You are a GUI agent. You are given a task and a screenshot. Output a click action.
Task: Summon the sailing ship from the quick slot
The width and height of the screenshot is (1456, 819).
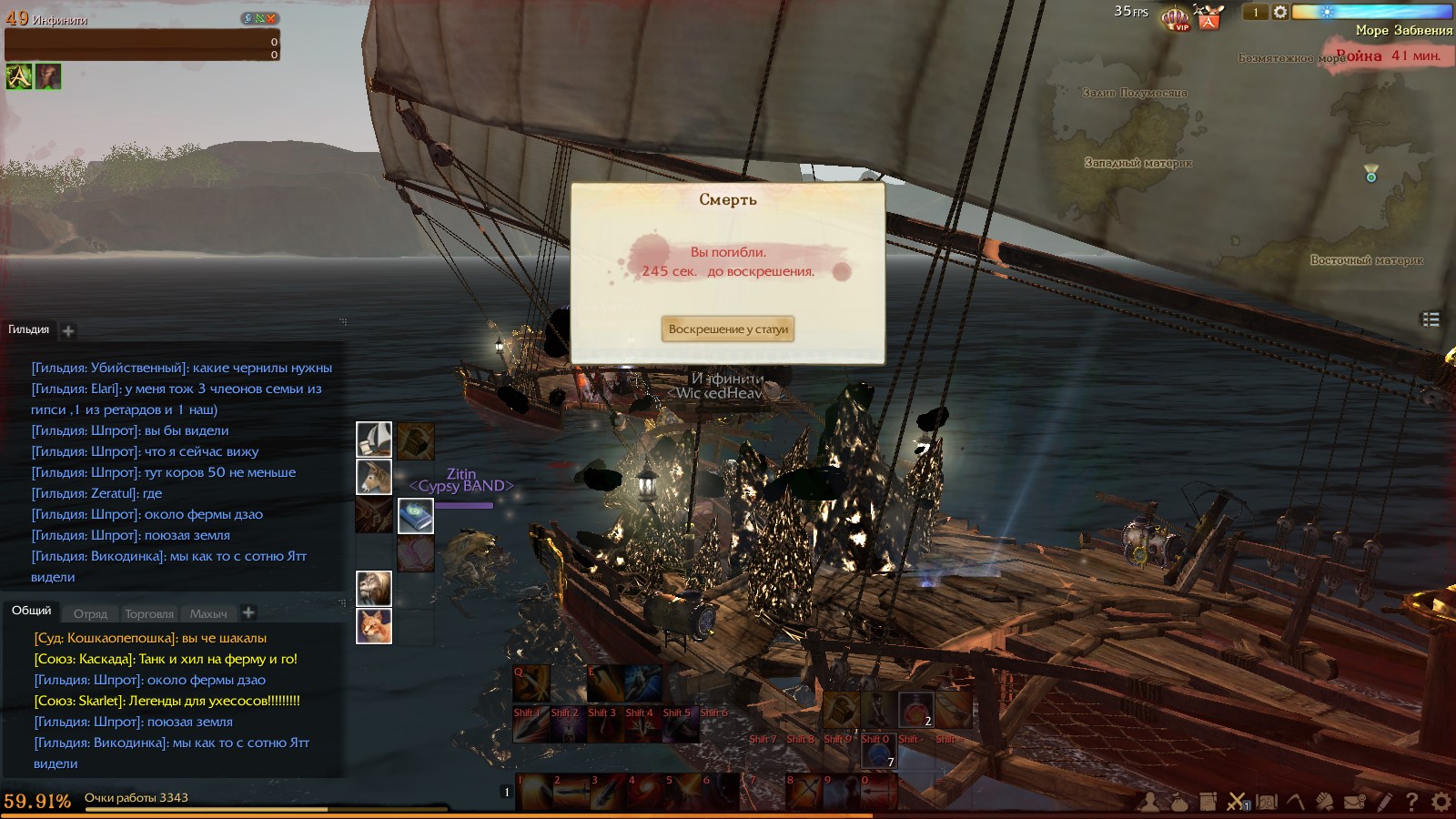374,440
